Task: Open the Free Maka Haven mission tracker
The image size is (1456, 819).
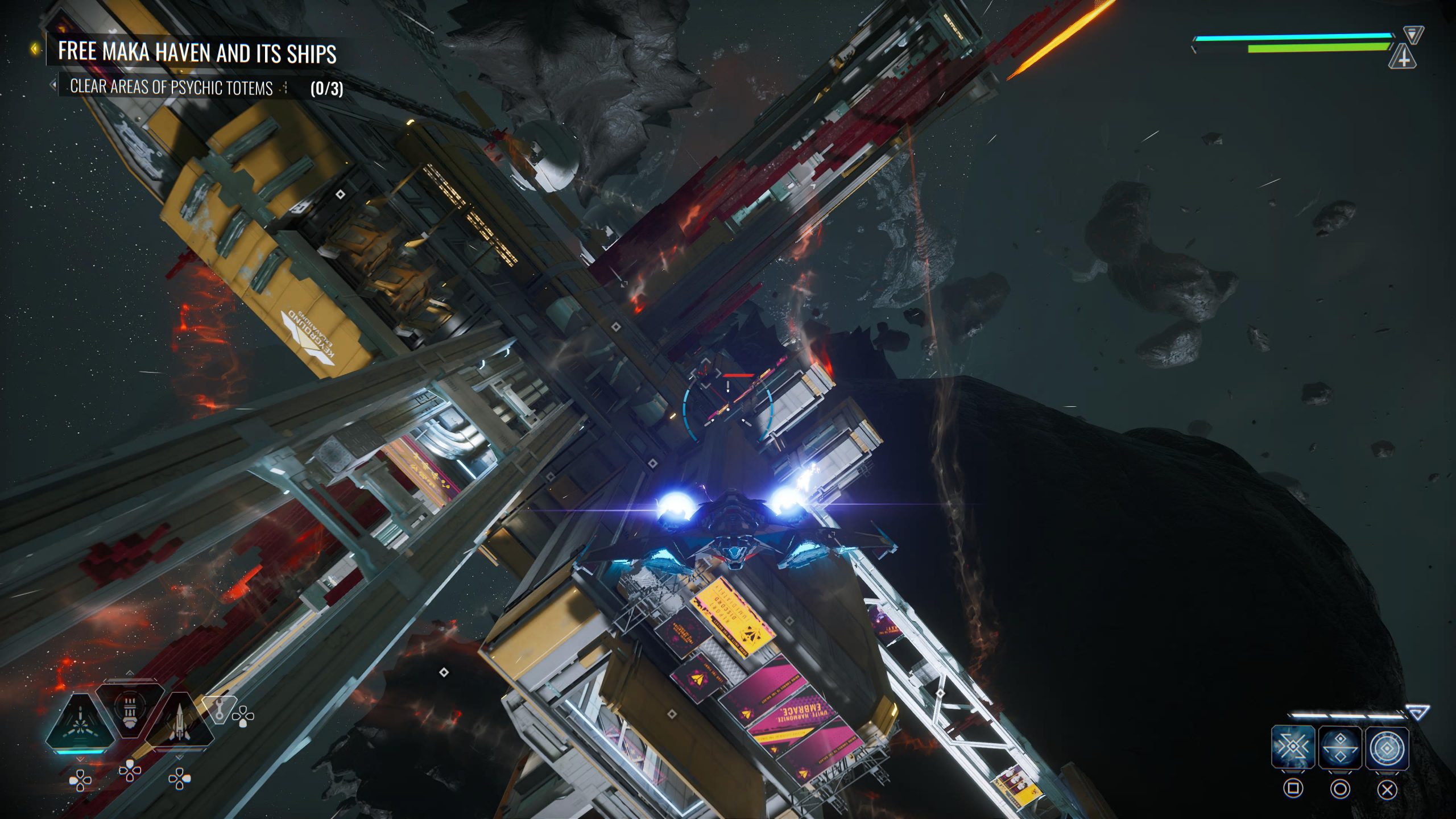Action: coord(197,52)
